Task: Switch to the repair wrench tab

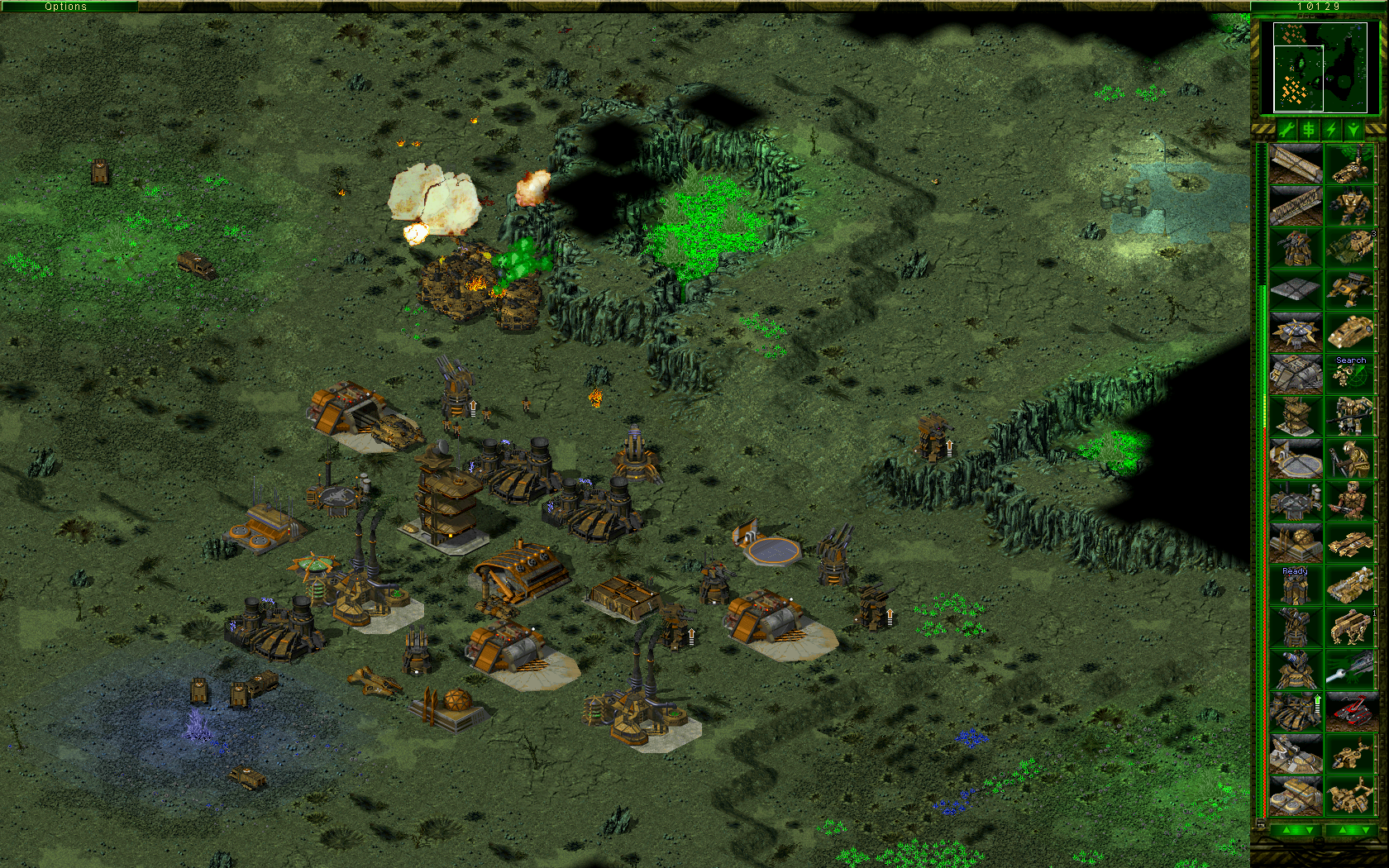Action: [x=1286, y=129]
